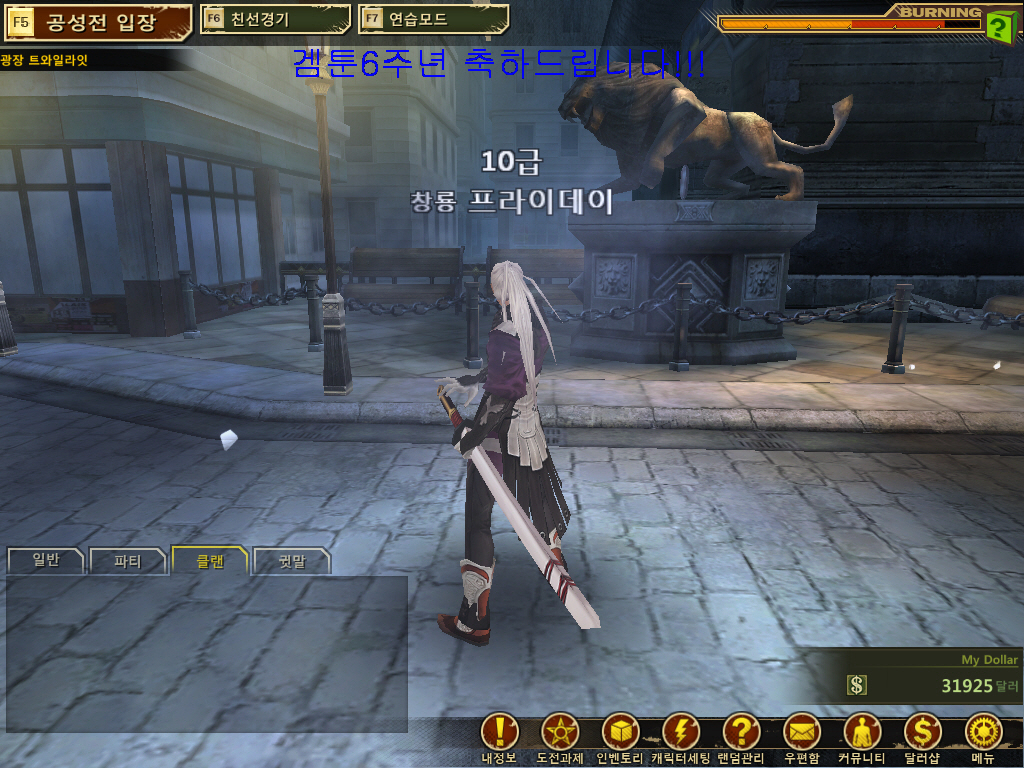Show the 도전과제 achievements star icon
This screenshot has width=1024, height=768.
click(x=560, y=732)
